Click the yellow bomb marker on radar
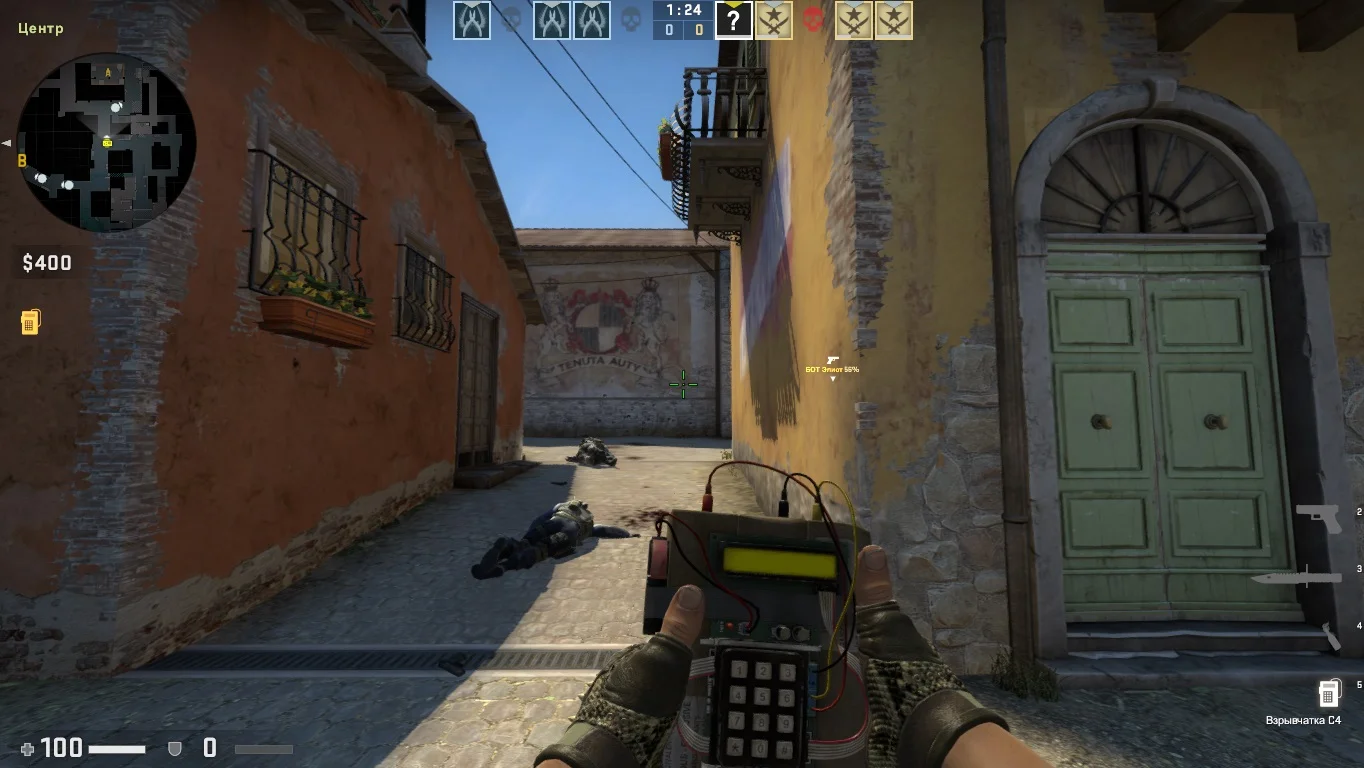Viewport: 1364px width, 768px height. pyautogui.click(x=107, y=143)
